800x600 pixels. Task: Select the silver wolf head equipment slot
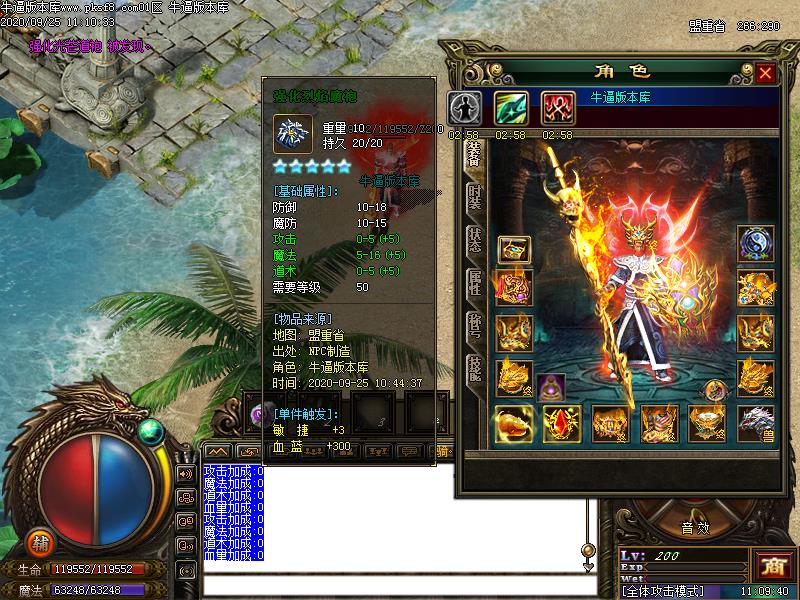tap(755, 423)
